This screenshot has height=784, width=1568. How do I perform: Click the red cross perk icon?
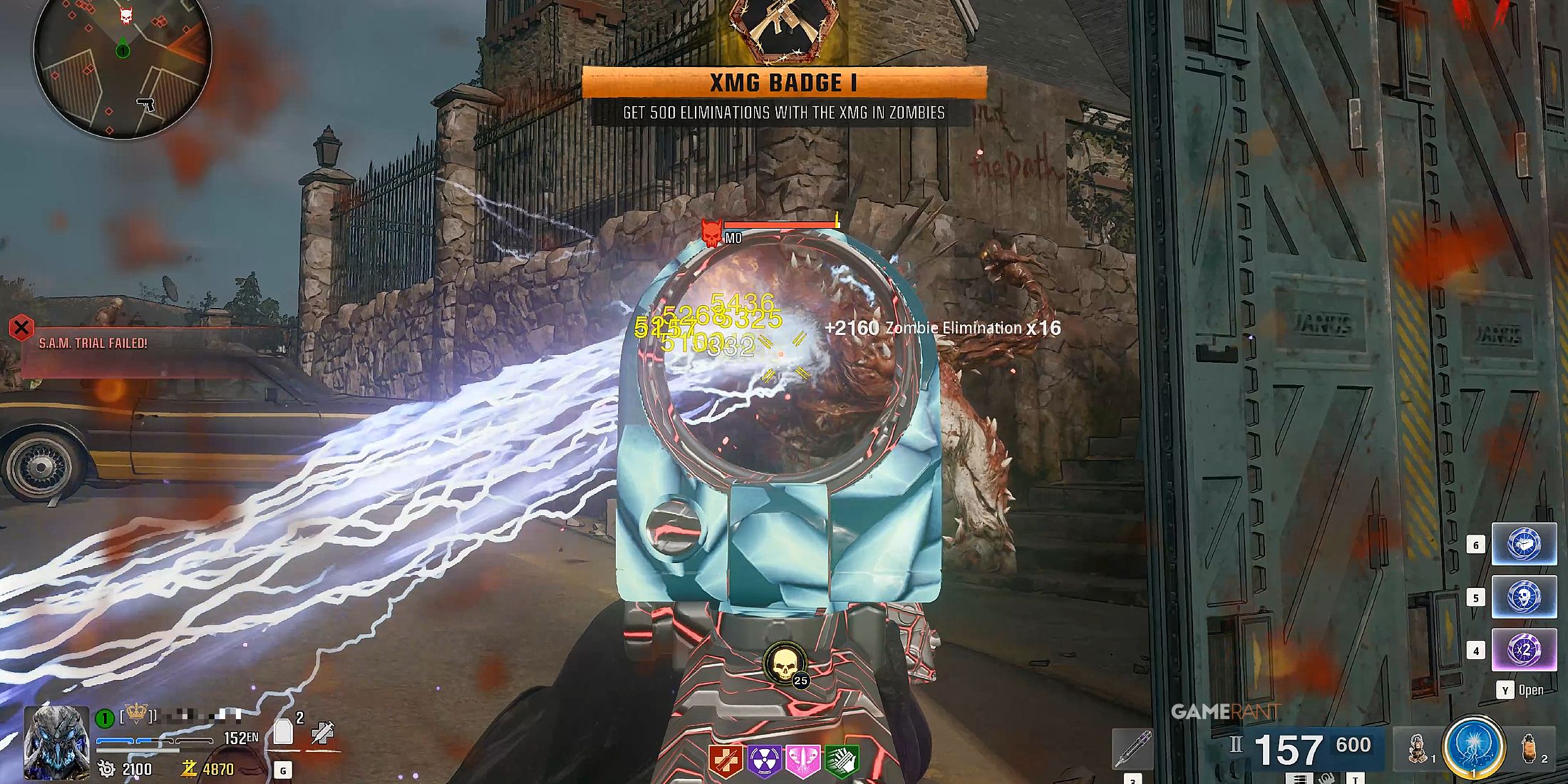[x=726, y=760]
